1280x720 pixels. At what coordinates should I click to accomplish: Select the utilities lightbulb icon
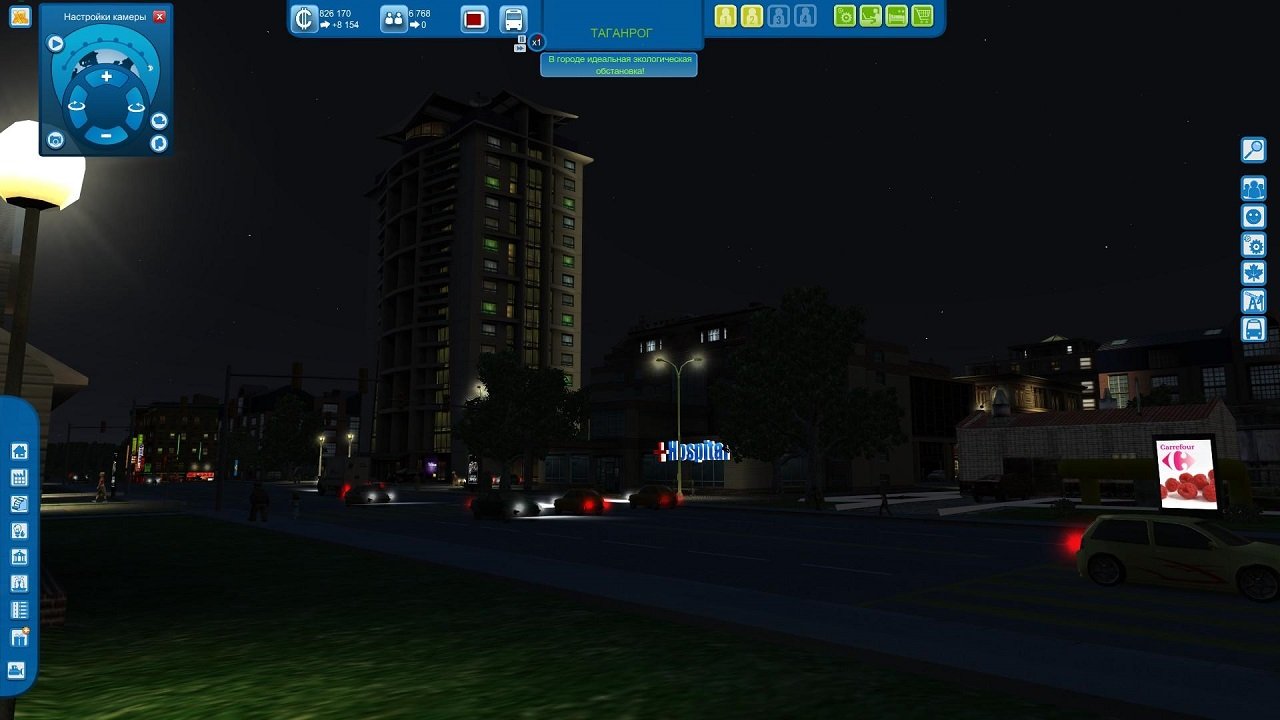(x=21, y=531)
